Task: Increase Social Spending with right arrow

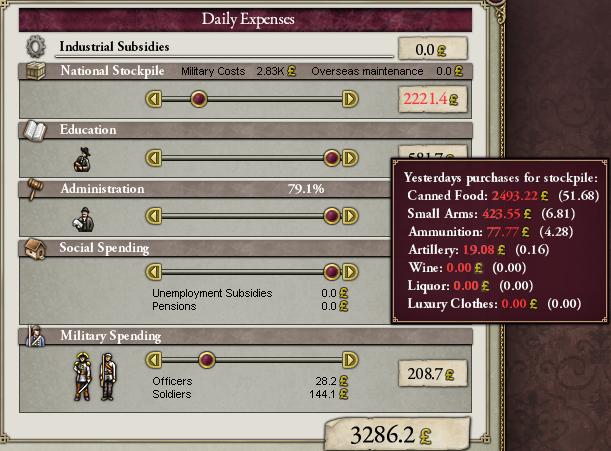Action: (350, 272)
